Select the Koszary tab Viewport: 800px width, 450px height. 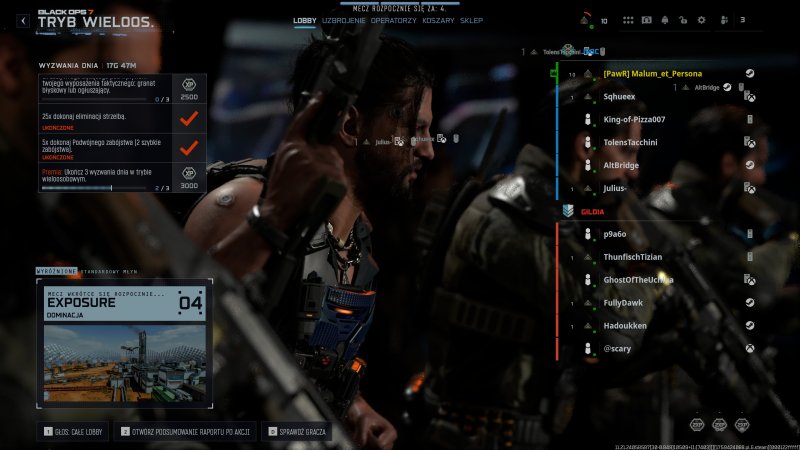click(x=438, y=20)
